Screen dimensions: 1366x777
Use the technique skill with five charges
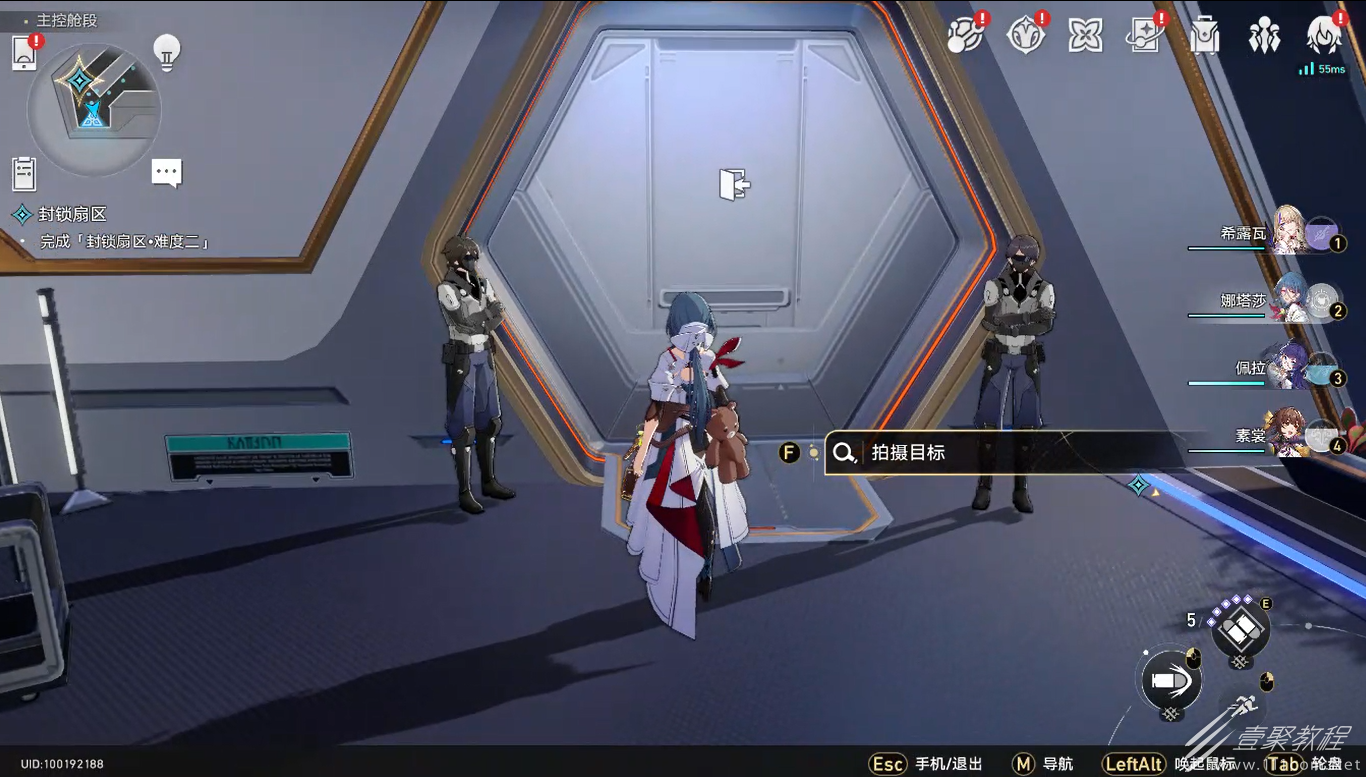pos(1240,630)
